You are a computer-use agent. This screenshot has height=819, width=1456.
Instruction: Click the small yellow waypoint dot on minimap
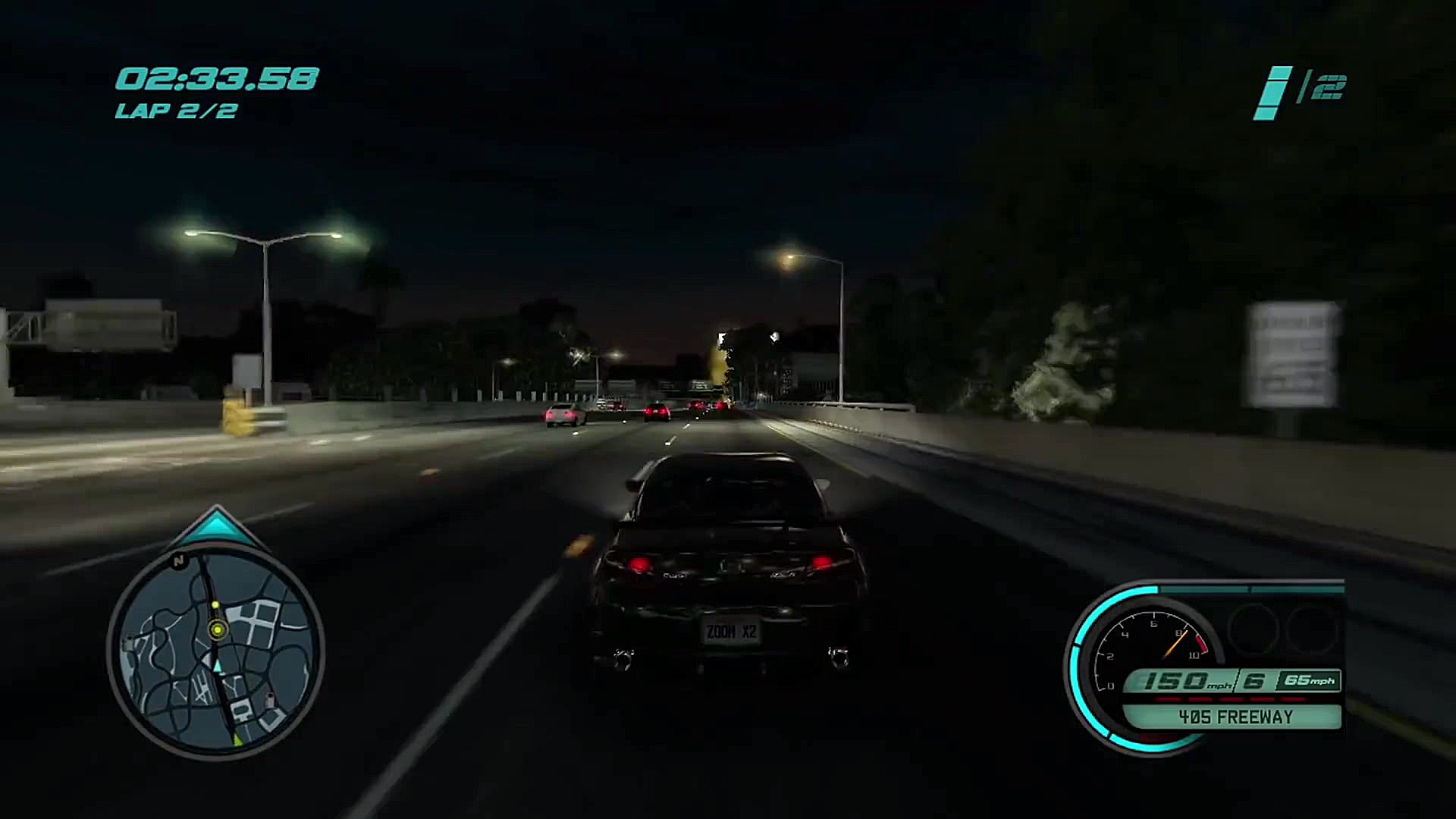click(x=215, y=604)
